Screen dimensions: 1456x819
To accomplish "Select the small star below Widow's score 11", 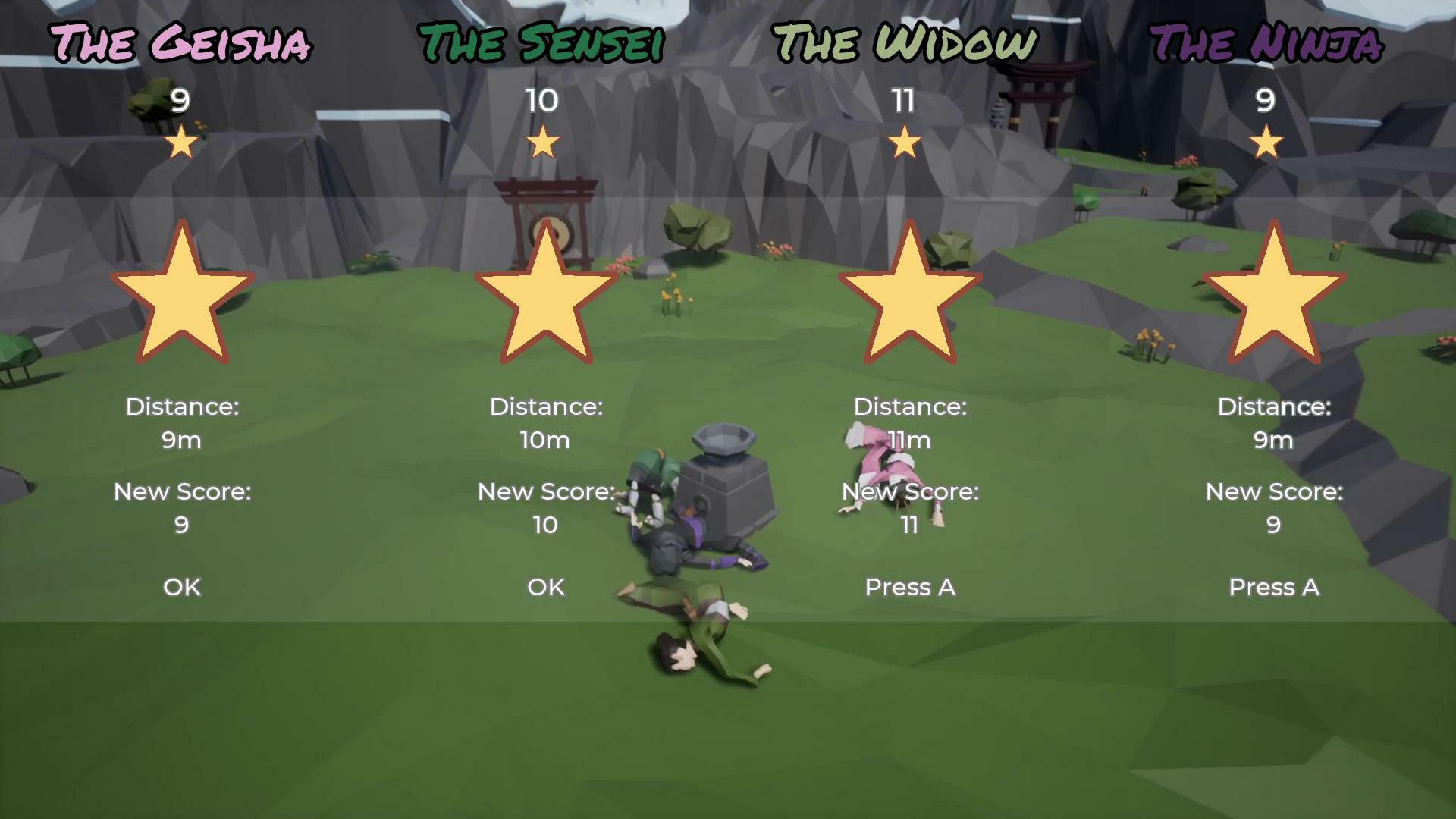I will point(906,141).
